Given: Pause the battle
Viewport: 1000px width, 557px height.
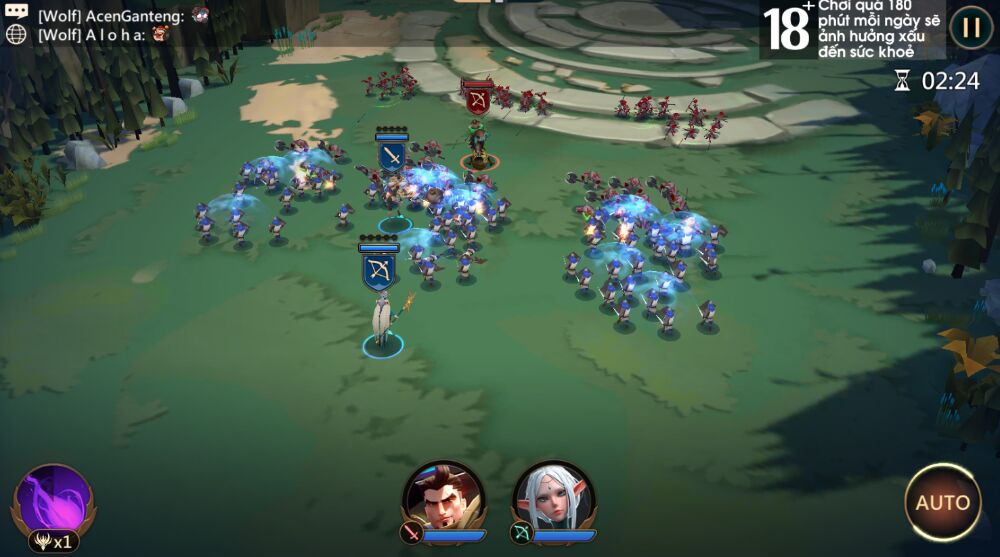Looking at the screenshot, I should (x=970, y=27).
